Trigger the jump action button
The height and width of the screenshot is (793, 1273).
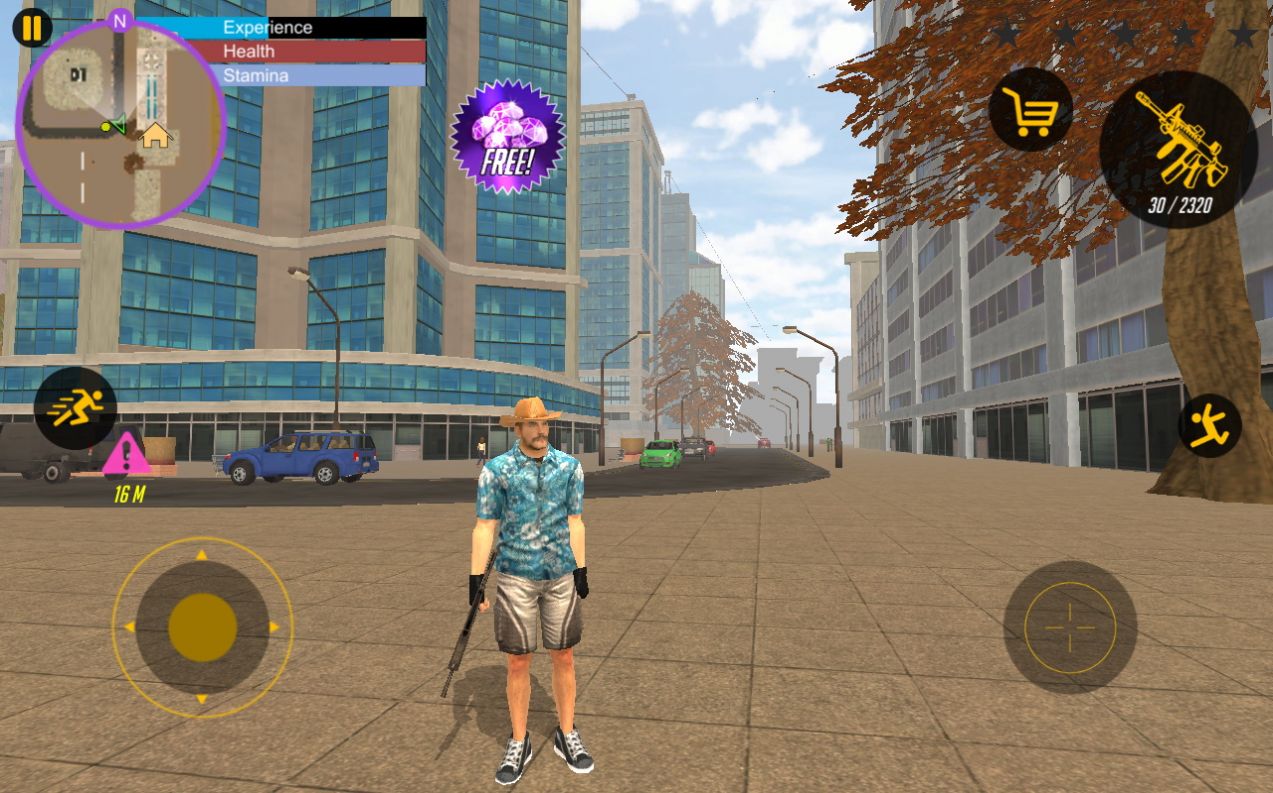[1209, 426]
